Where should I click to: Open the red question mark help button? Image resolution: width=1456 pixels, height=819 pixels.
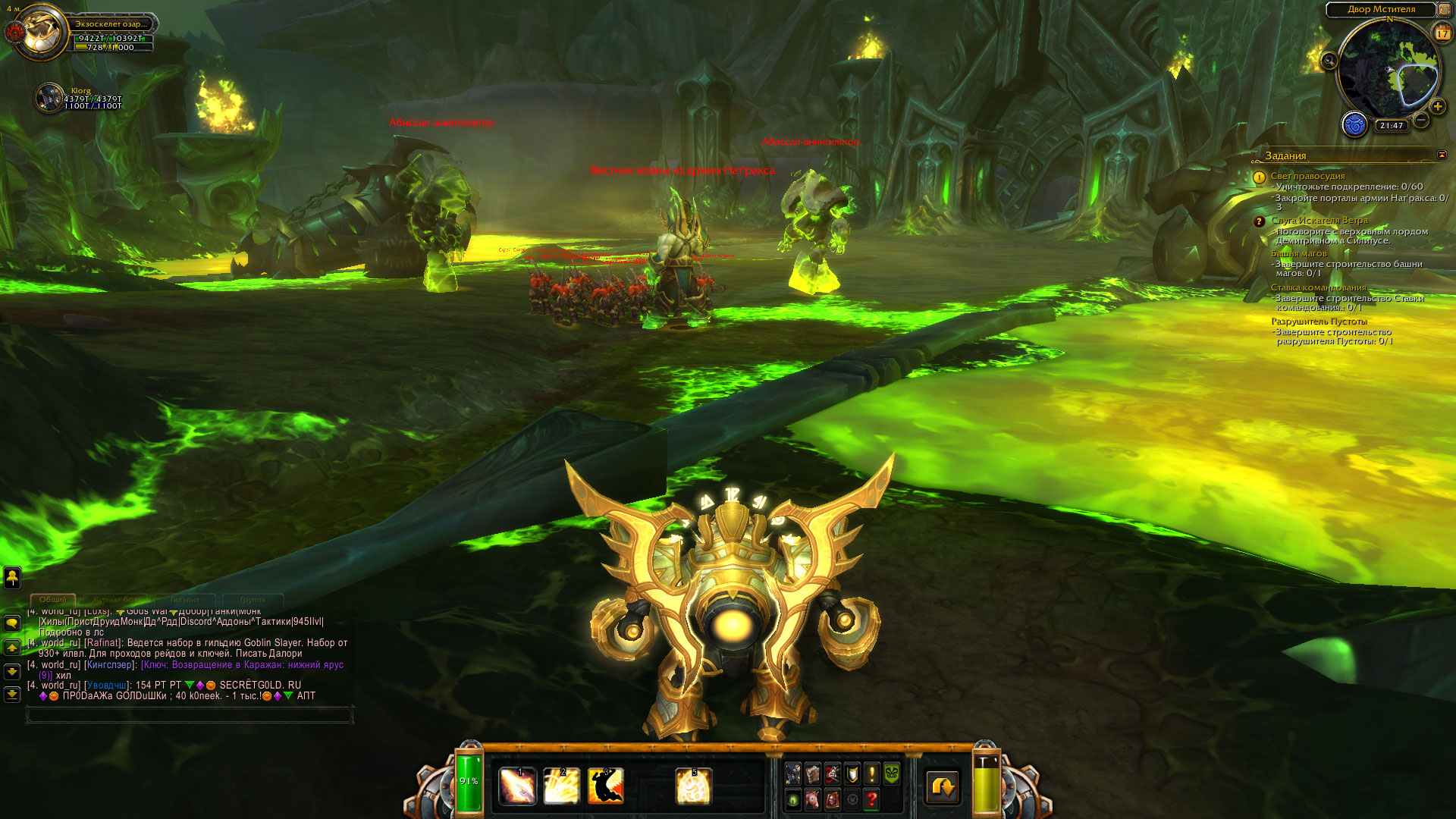[871, 799]
